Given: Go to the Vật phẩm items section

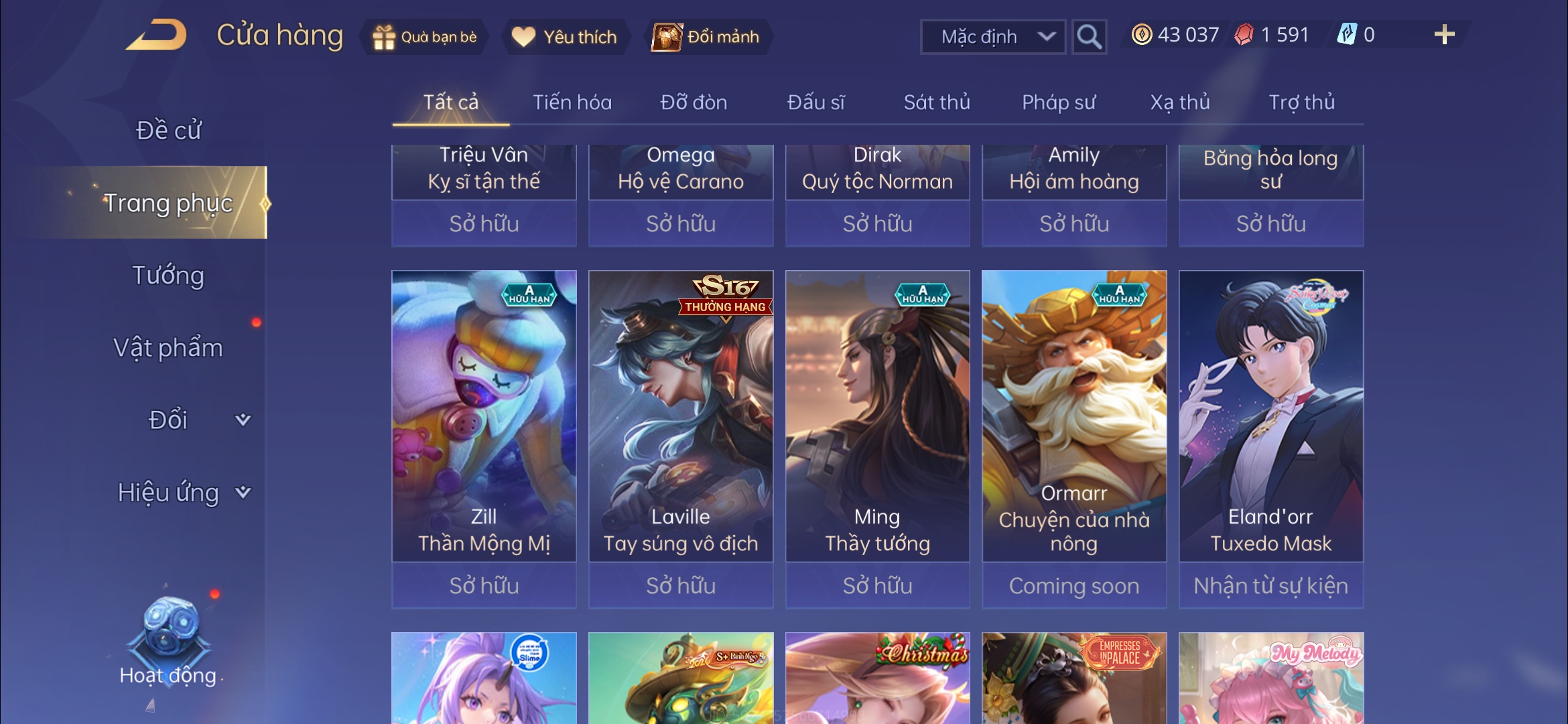Looking at the screenshot, I should click(x=168, y=348).
